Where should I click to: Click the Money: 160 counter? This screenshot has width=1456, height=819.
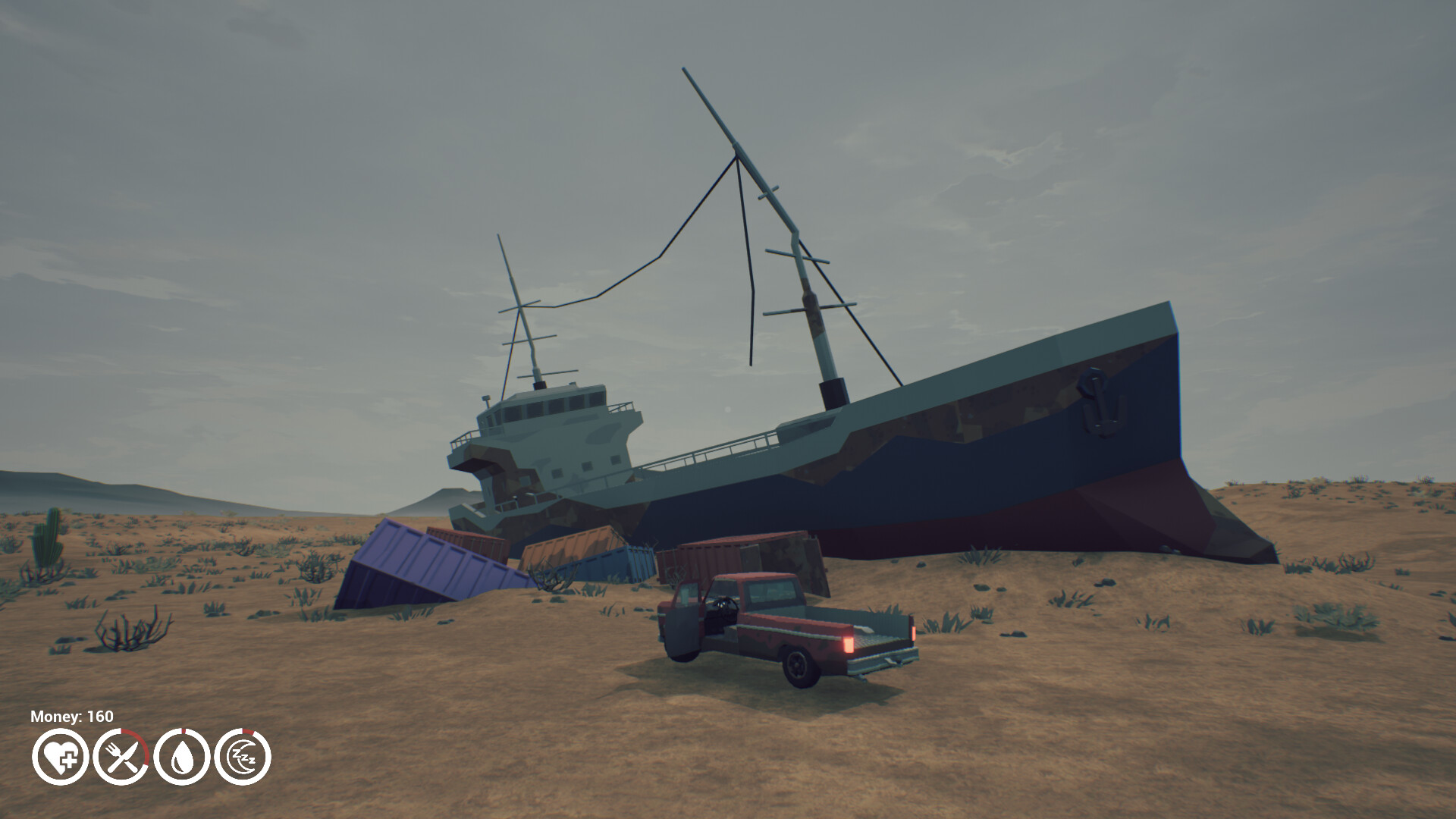[71, 716]
